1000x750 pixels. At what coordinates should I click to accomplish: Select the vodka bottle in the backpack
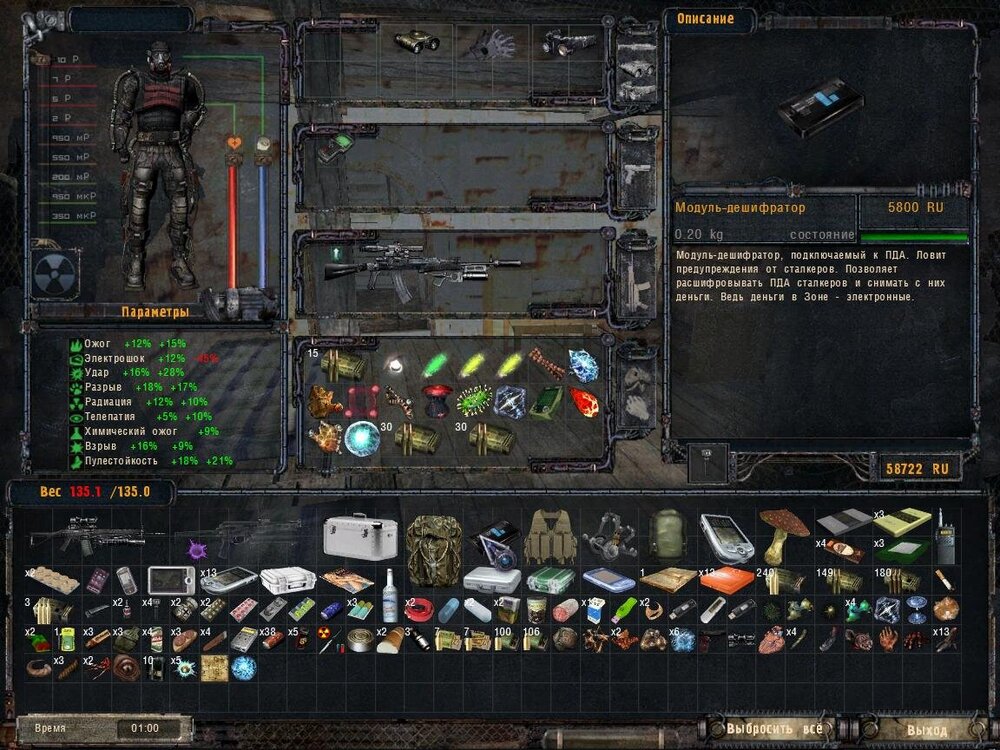tap(390, 581)
